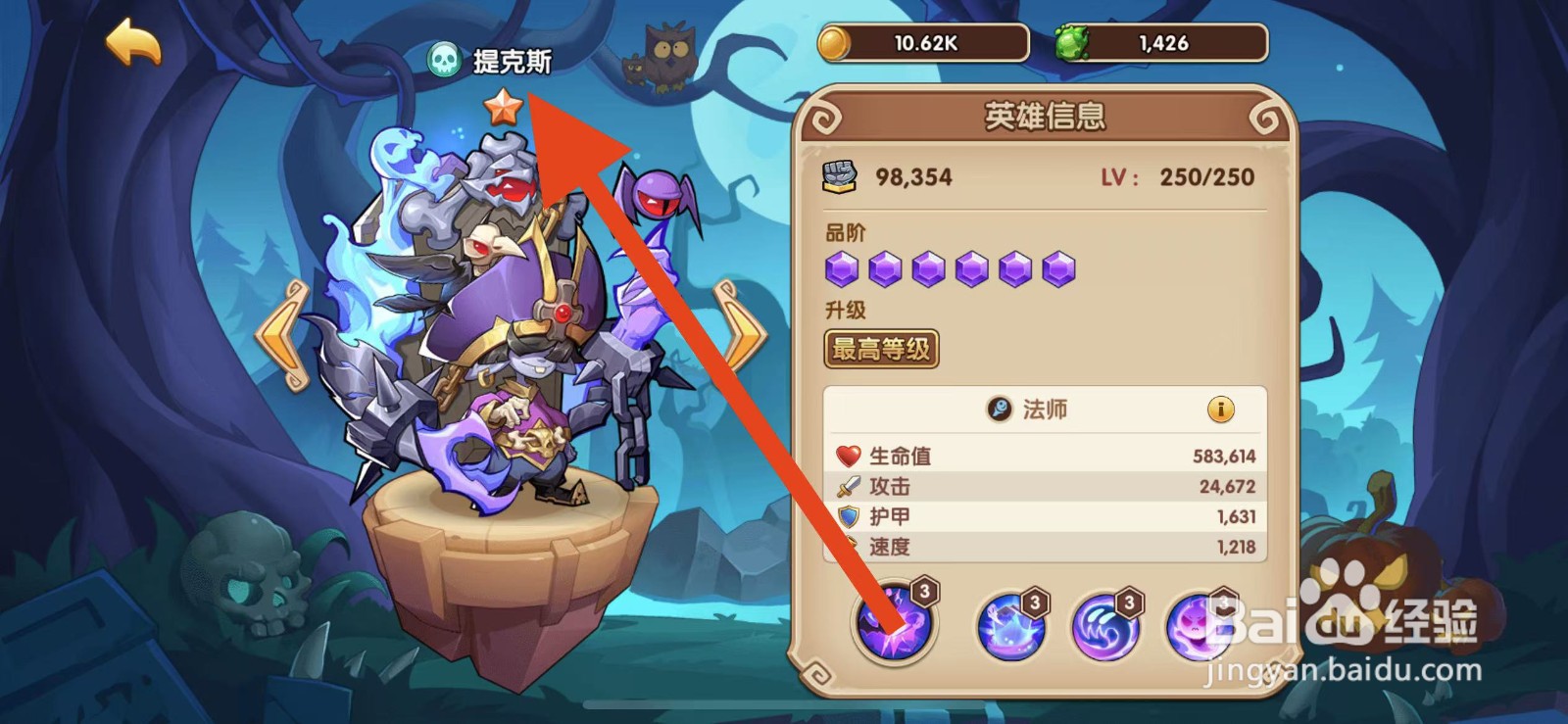Click the skull icon beside 提克斯

[x=446, y=61]
